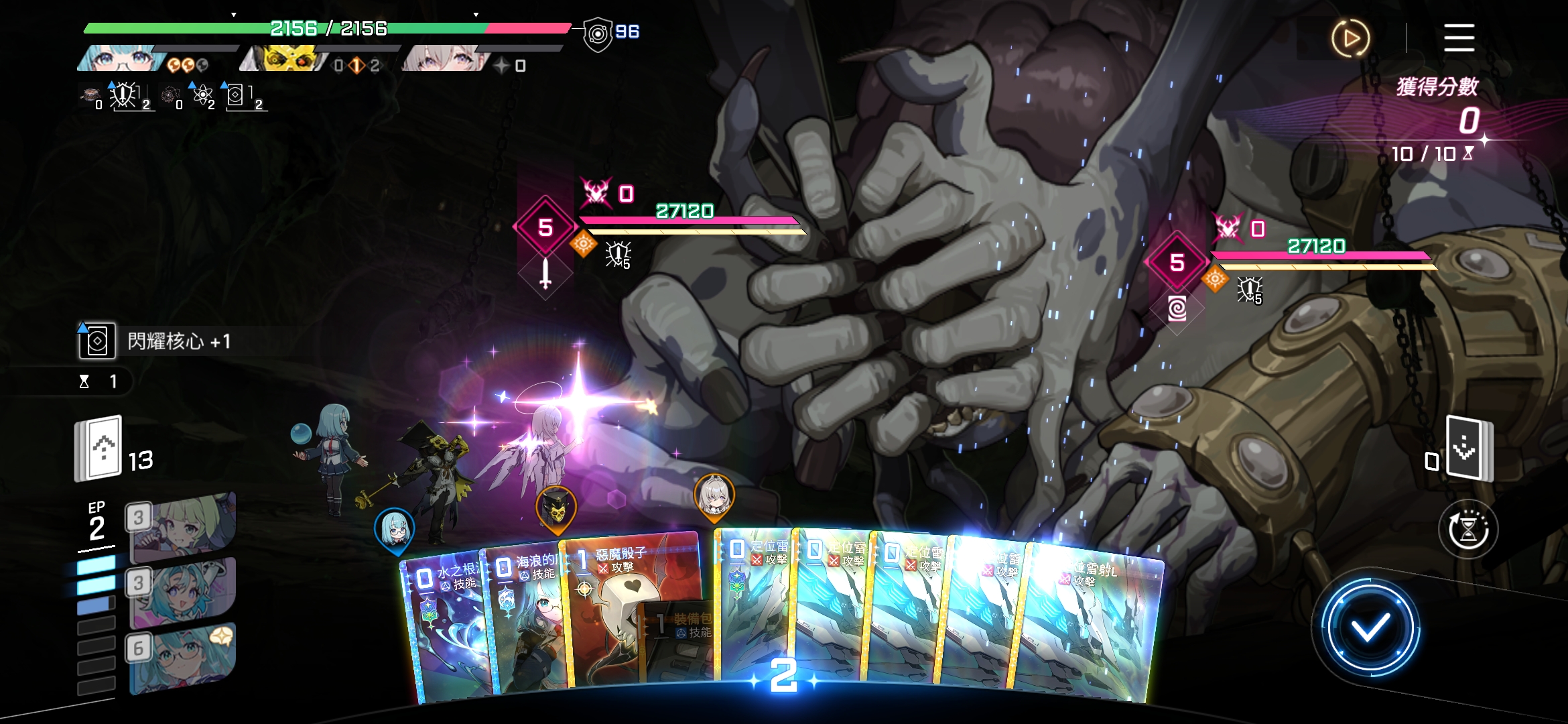The image size is (1568, 724).
Task: Trigger the glasses girl's EP 6 skill
Action: click(182, 658)
